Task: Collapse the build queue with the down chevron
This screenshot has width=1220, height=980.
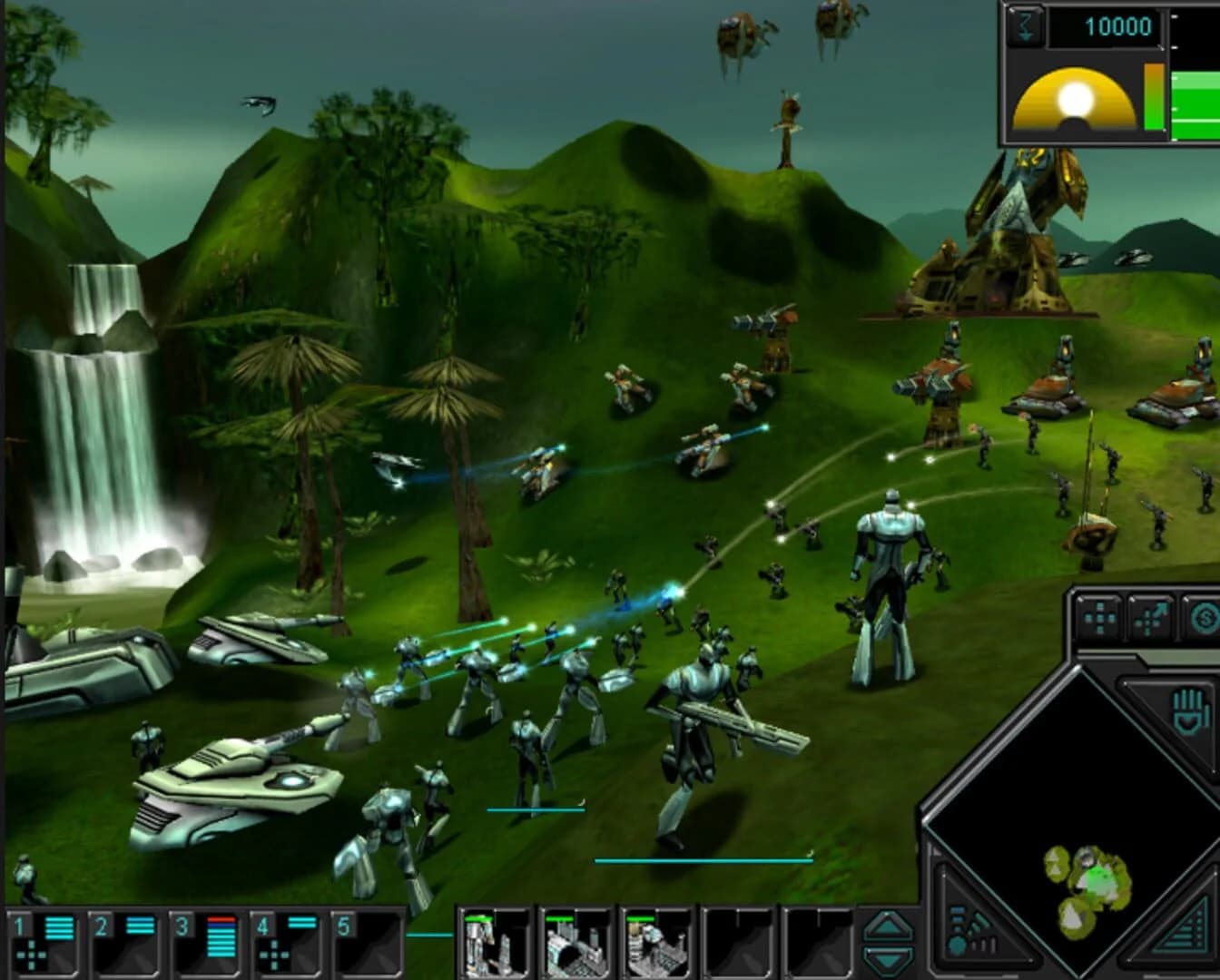Action: click(888, 960)
